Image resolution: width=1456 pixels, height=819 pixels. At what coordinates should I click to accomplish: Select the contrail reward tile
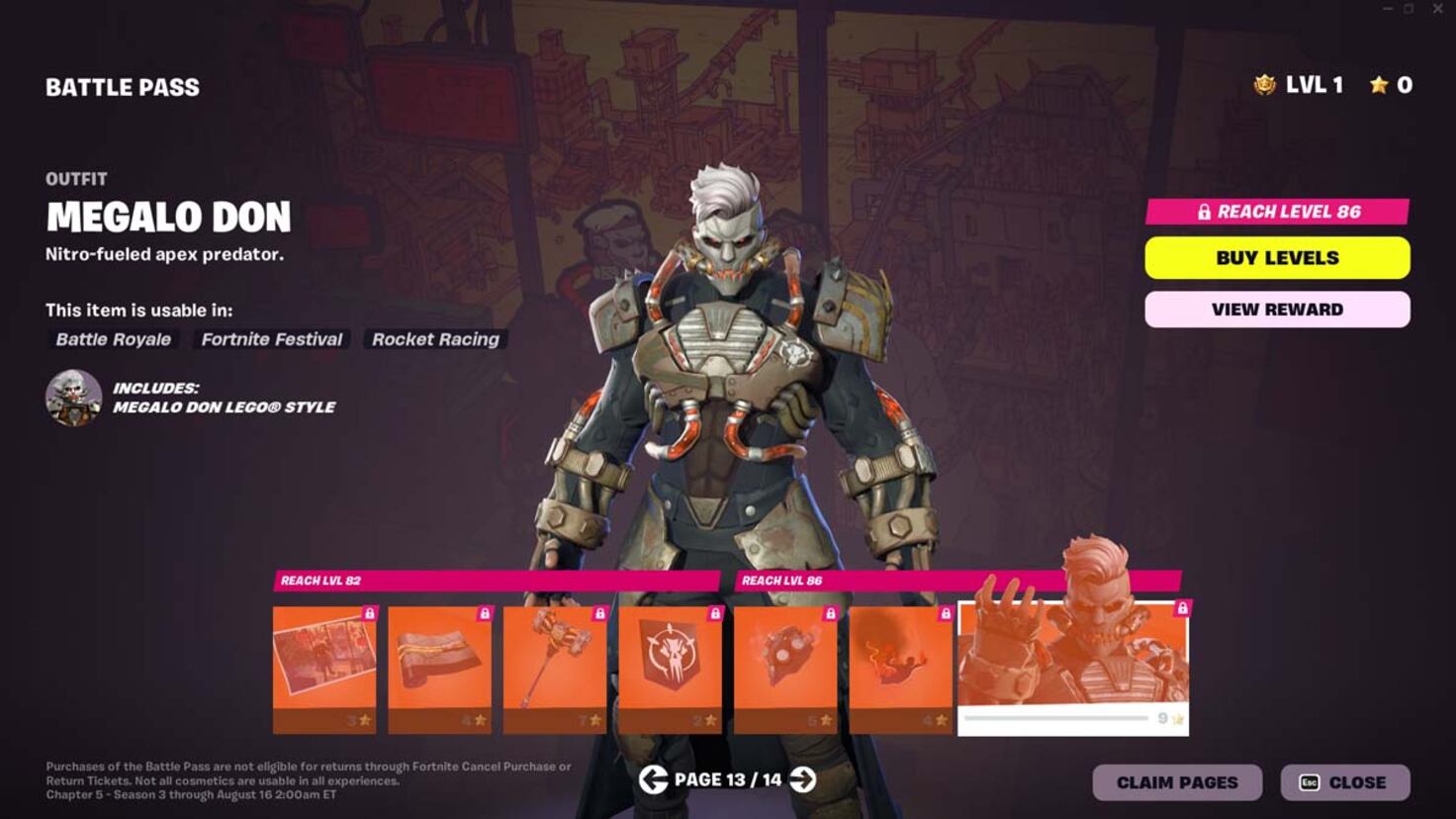pyautogui.click(x=900, y=663)
